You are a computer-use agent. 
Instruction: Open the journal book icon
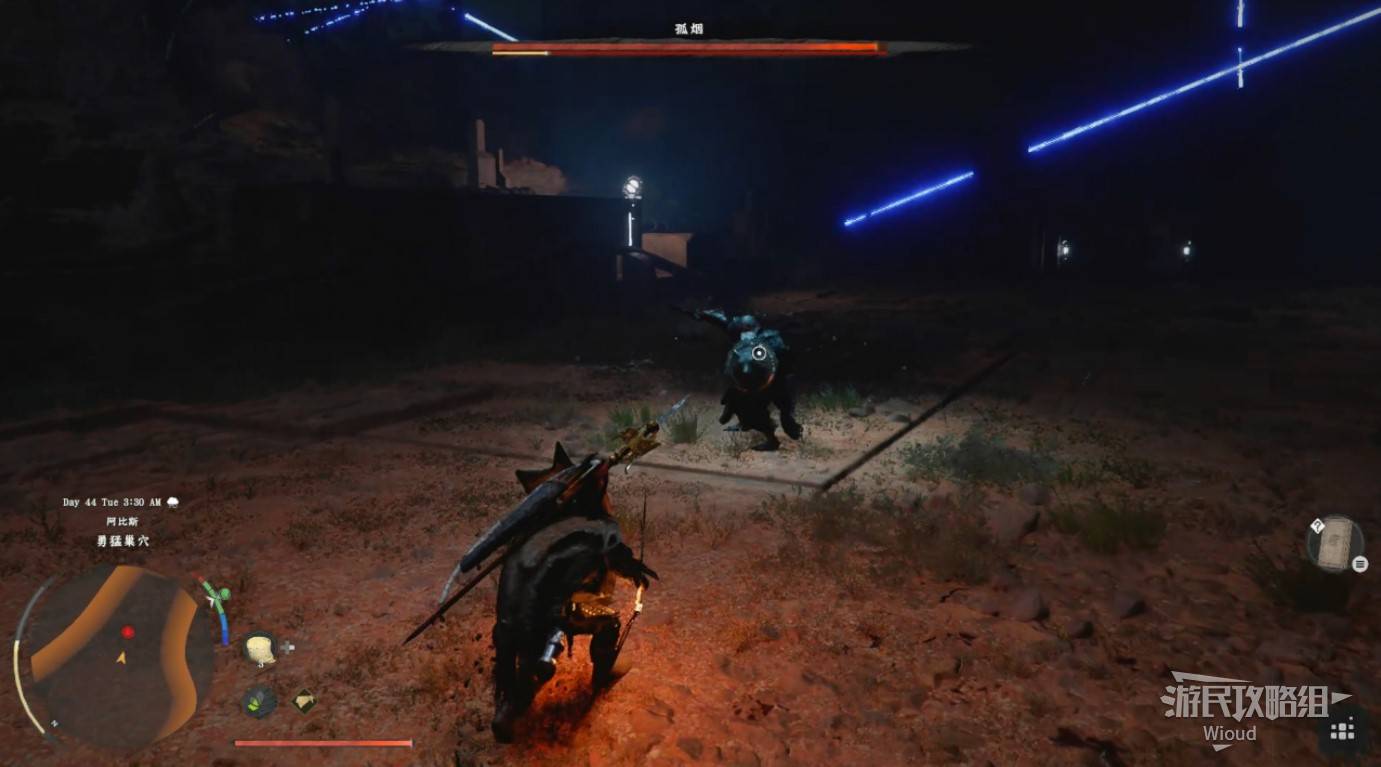tap(1334, 545)
